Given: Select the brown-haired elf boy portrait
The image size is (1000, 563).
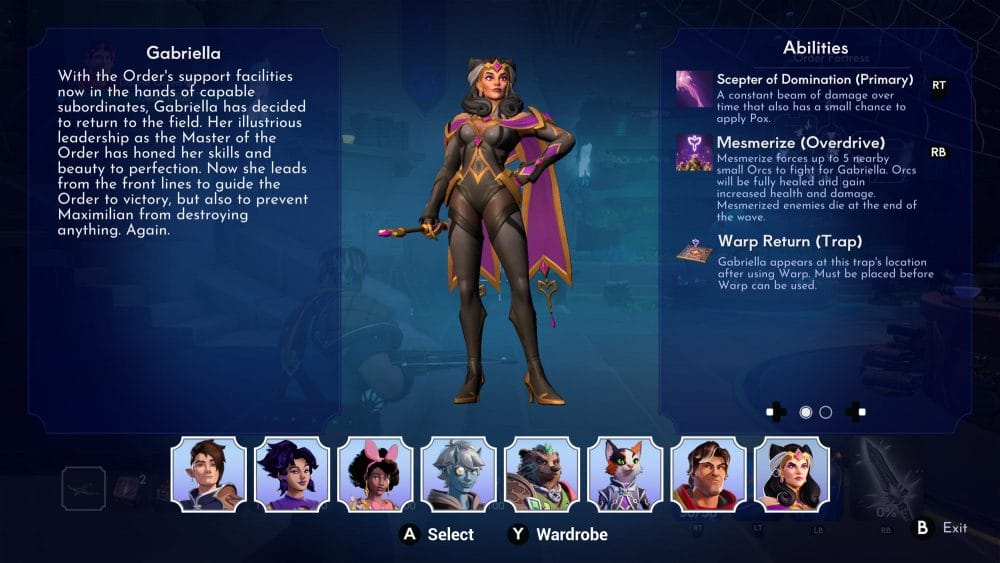Looking at the screenshot, I should coord(209,474).
